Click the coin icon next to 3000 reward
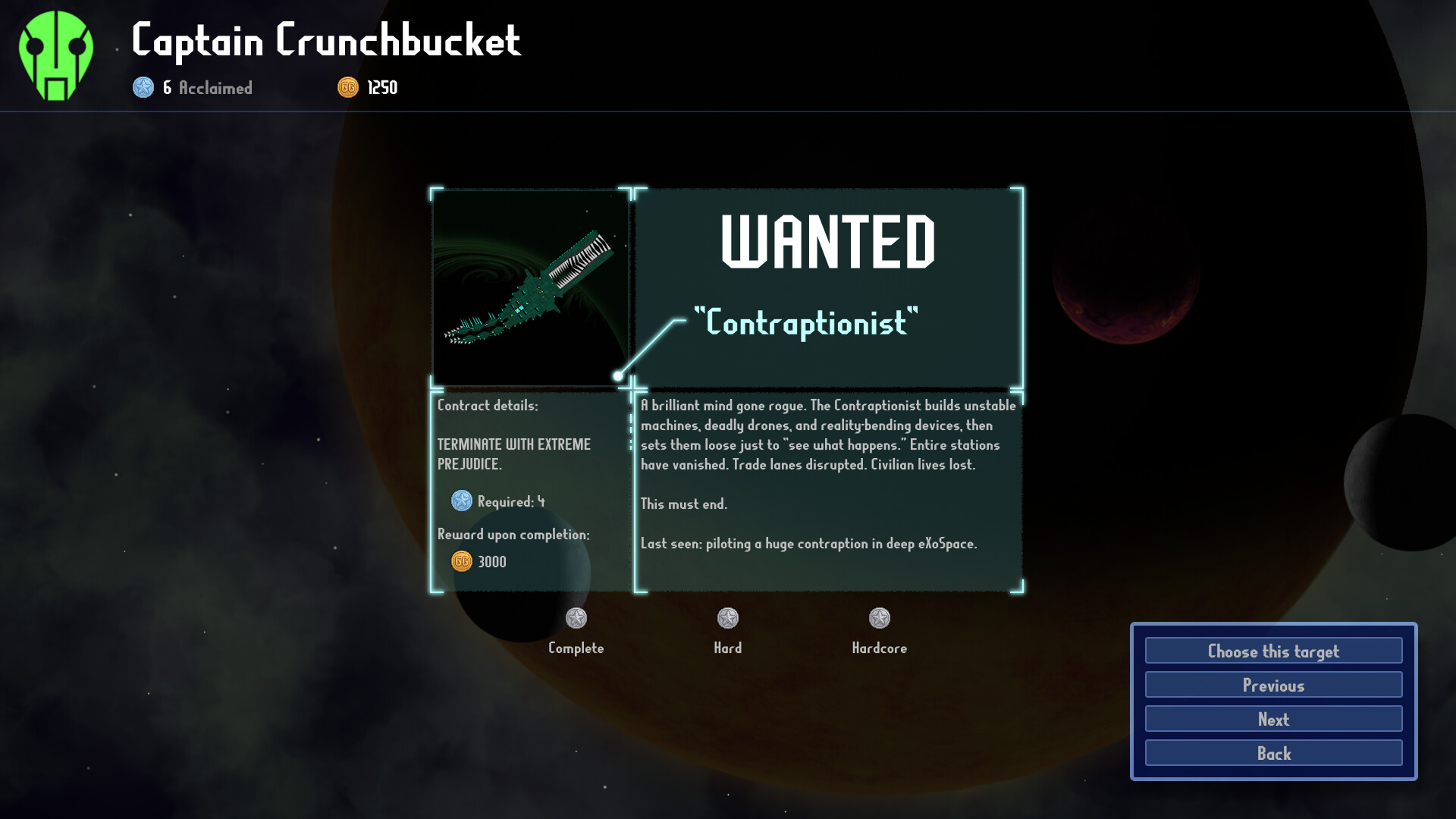The width and height of the screenshot is (1456, 819). 460,561
